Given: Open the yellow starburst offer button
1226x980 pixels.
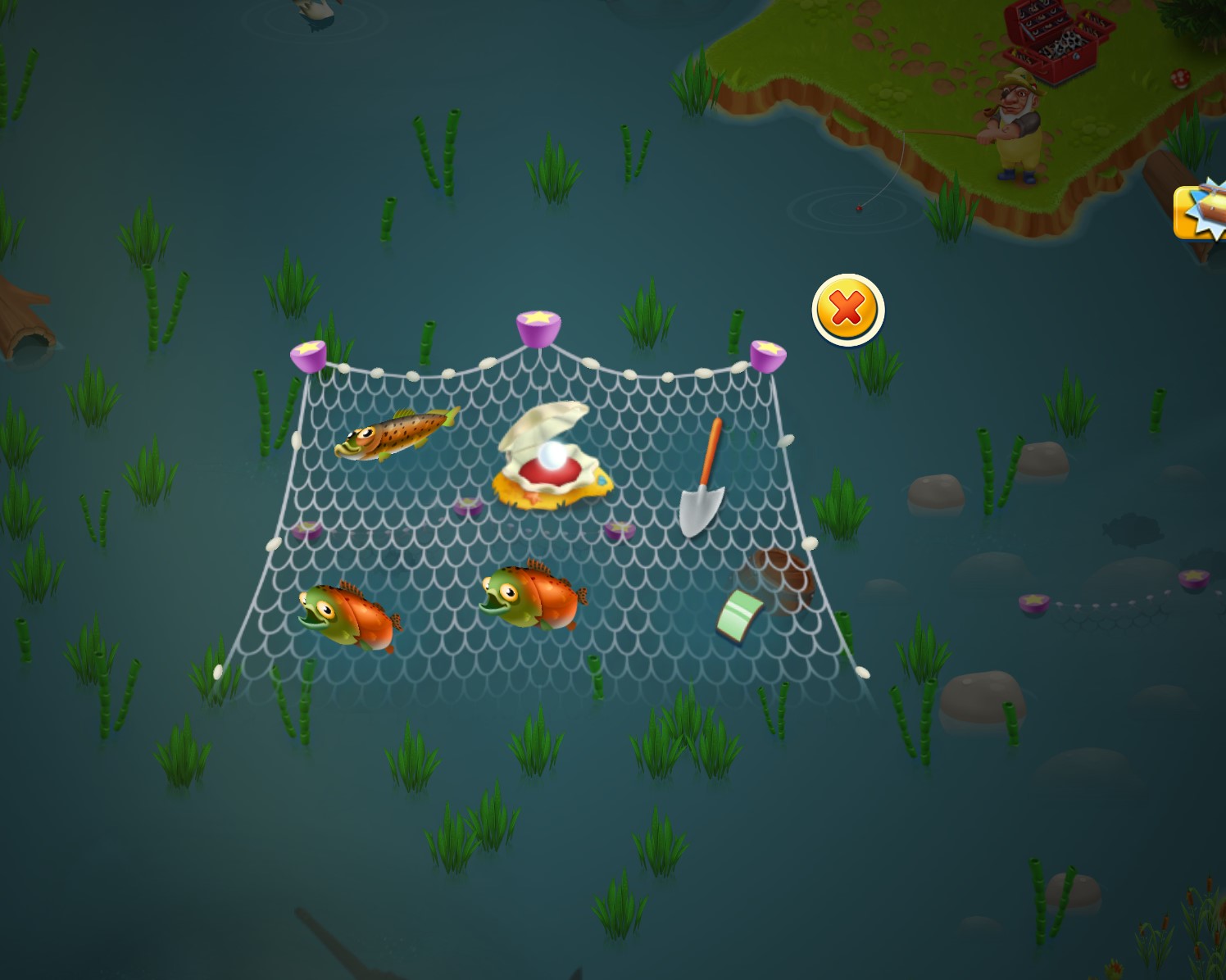Looking at the screenshot, I should [x=1202, y=212].
